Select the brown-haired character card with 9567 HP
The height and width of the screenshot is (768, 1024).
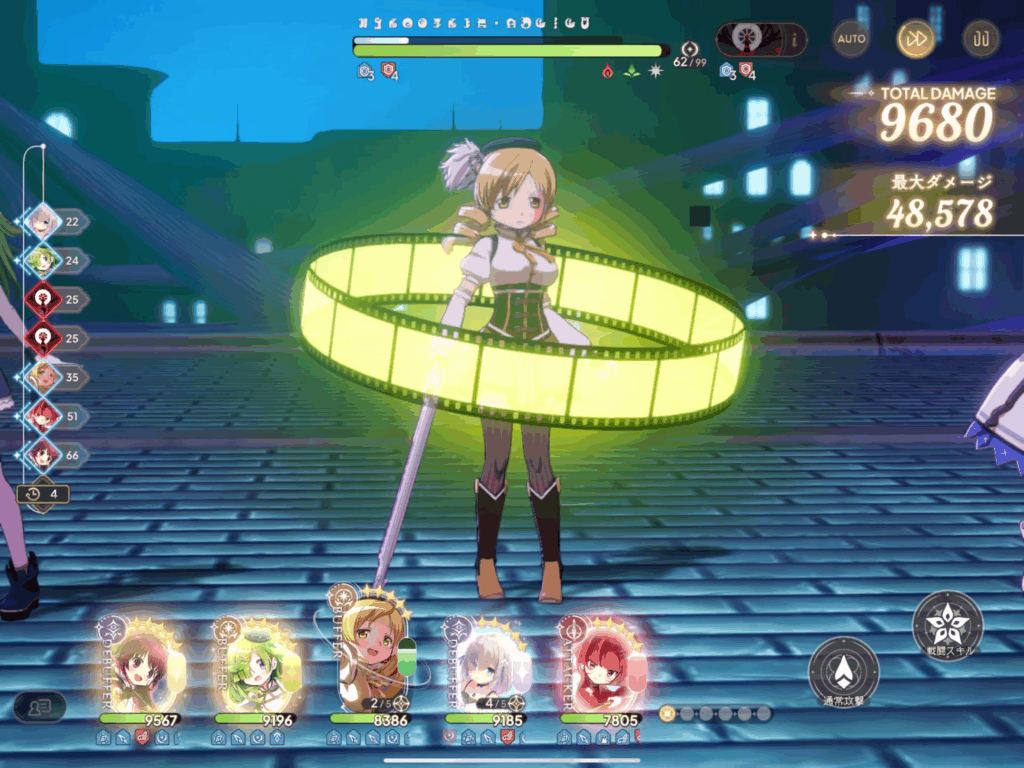pyautogui.click(x=141, y=668)
